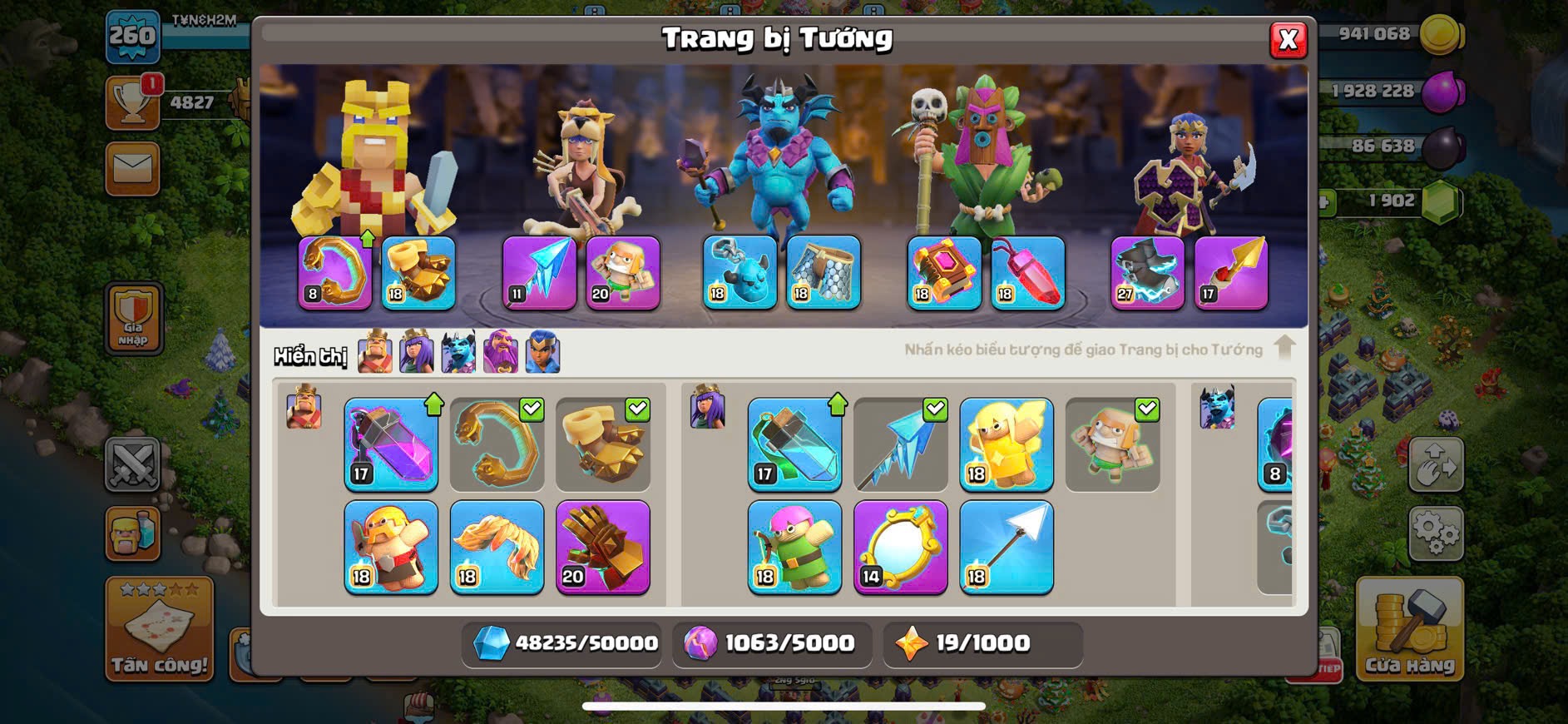Select the level 20 Spiky Ball equipment
The height and width of the screenshot is (724, 1568).
(602, 547)
